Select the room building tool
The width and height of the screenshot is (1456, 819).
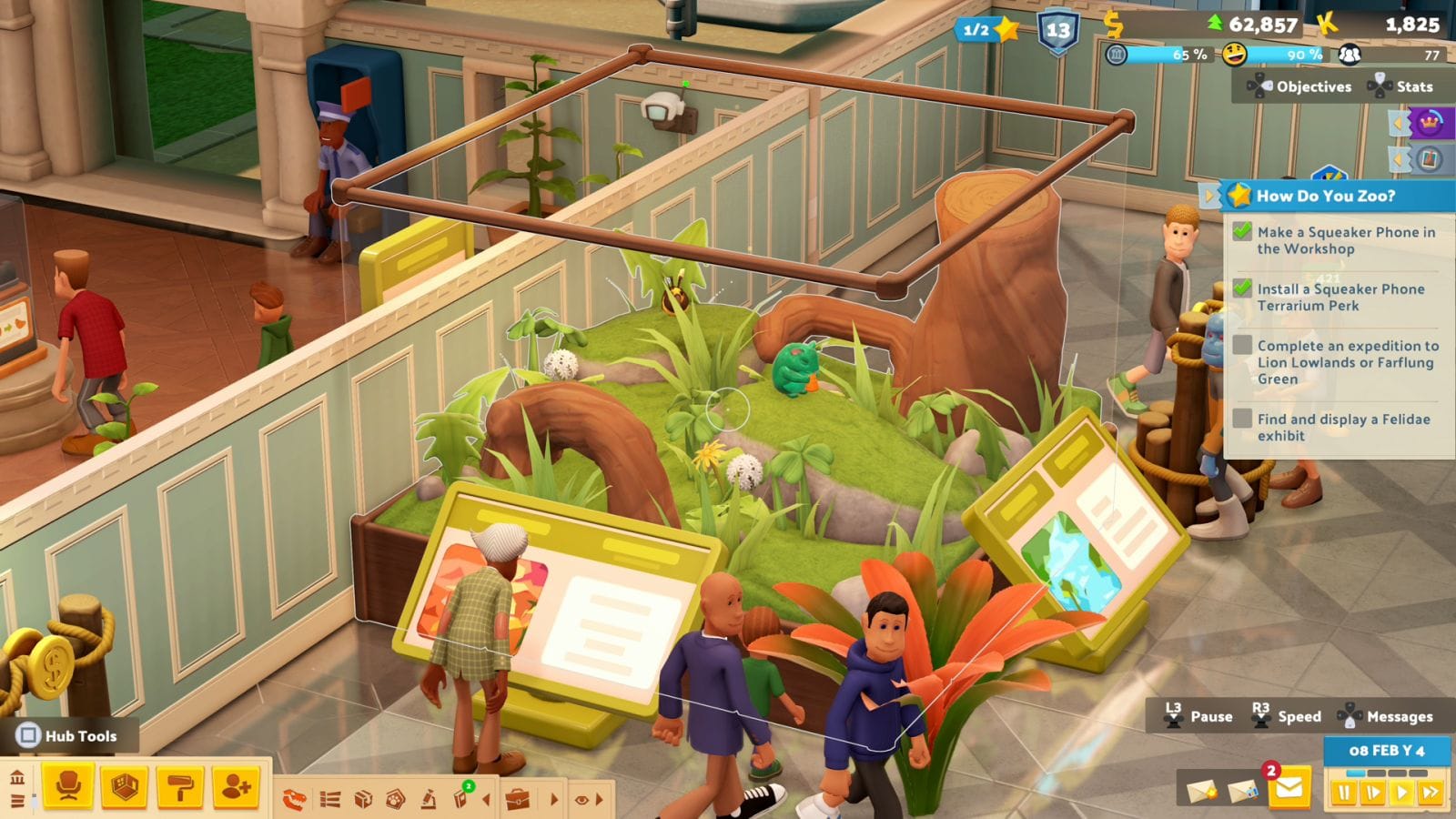tap(124, 787)
